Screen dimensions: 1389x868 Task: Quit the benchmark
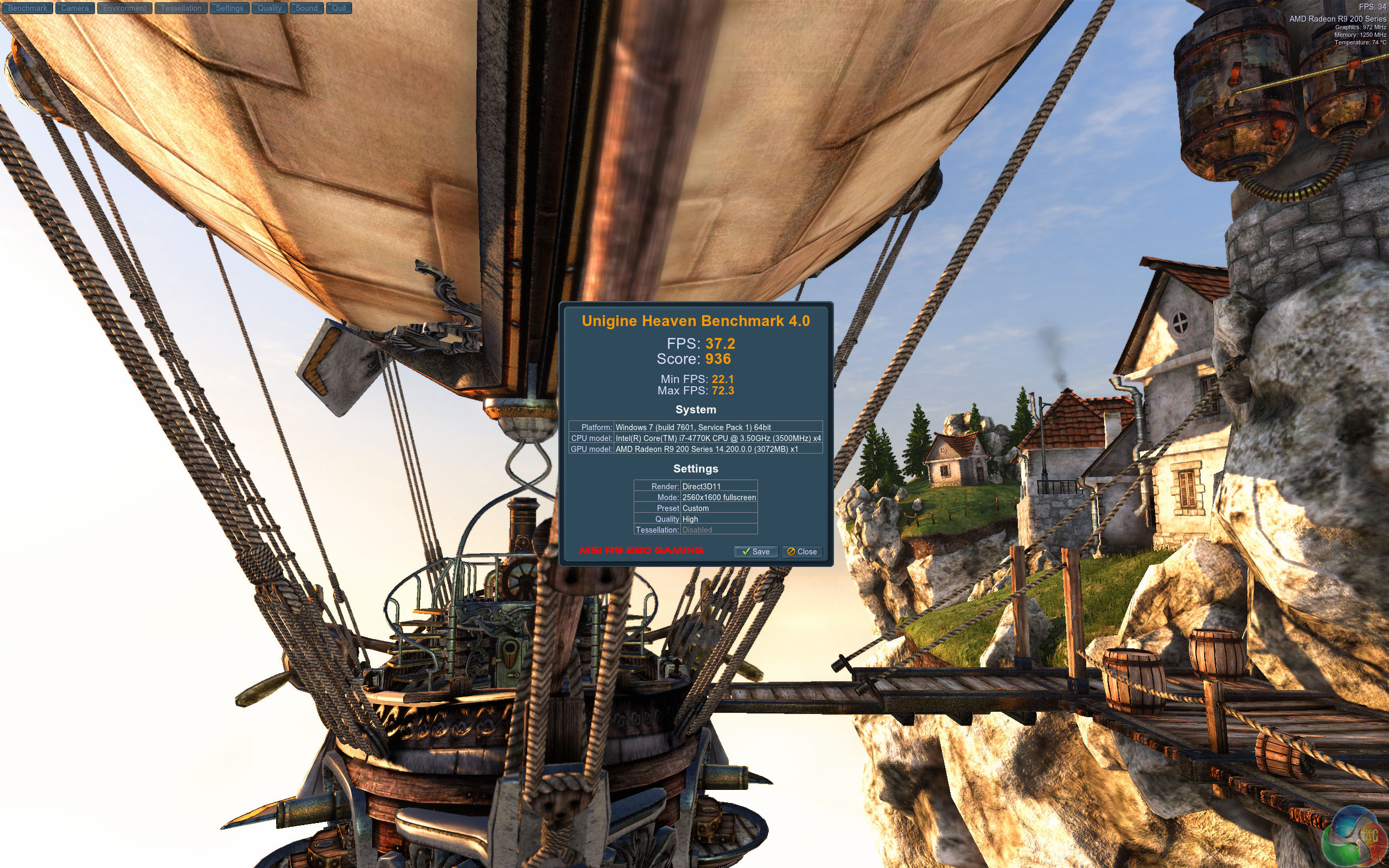pos(339,8)
